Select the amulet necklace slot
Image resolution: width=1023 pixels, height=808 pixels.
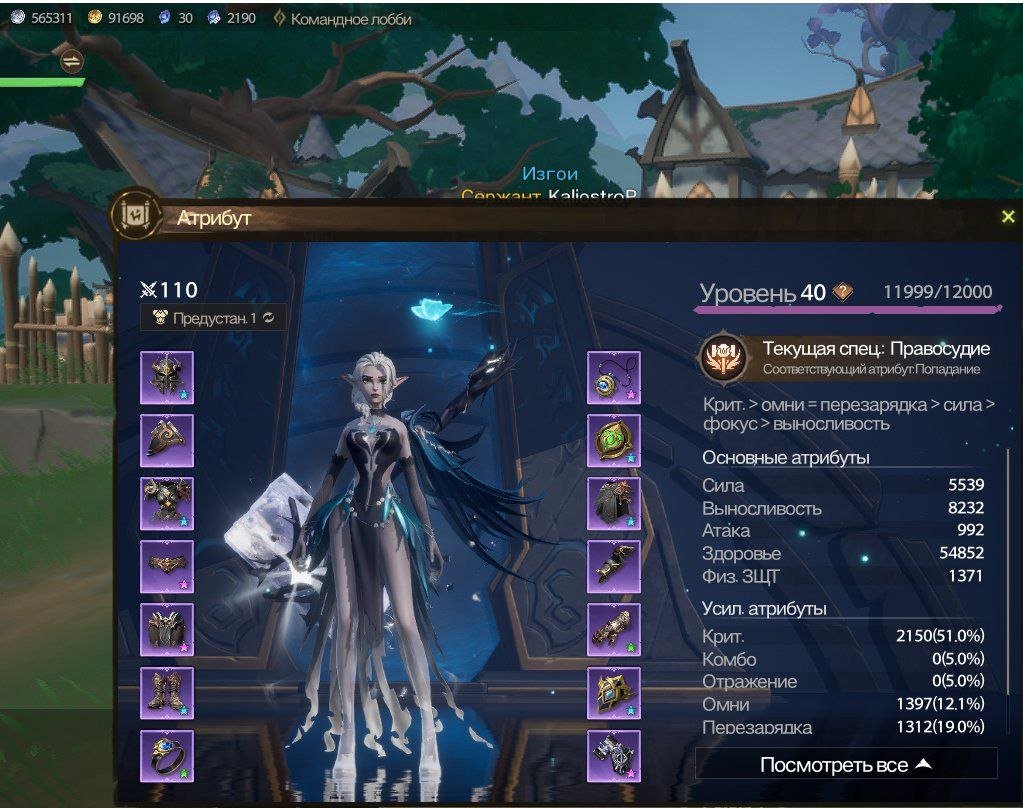(613, 377)
